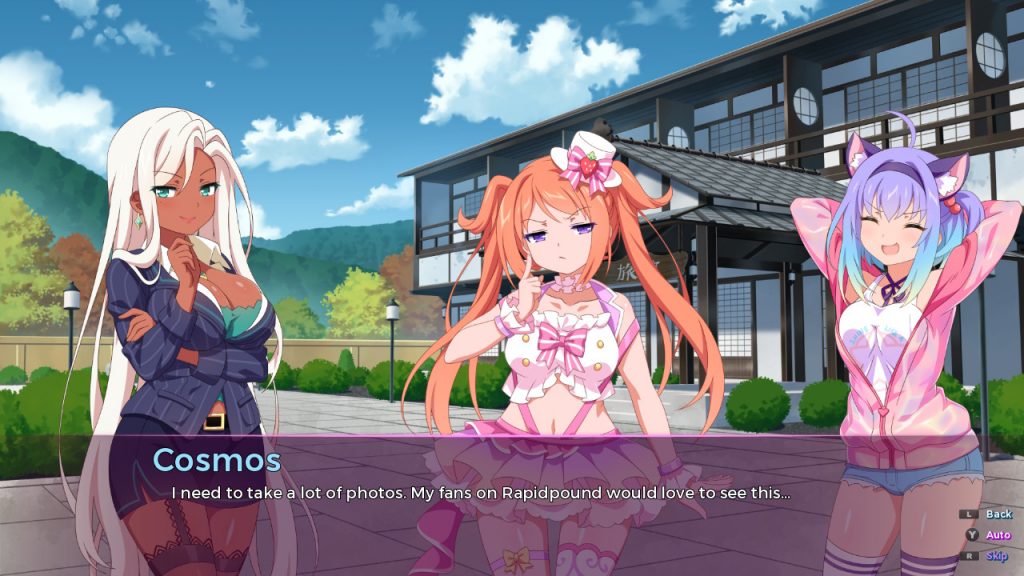Activate the Skip dialogue option

pos(997,556)
